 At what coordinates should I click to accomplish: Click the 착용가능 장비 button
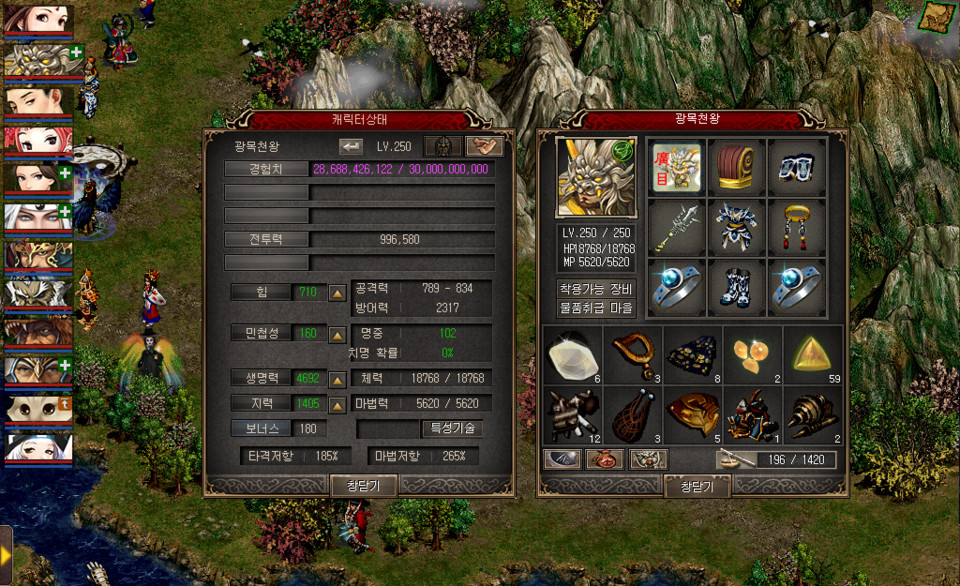pyautogui.click(x=595, y=288)
